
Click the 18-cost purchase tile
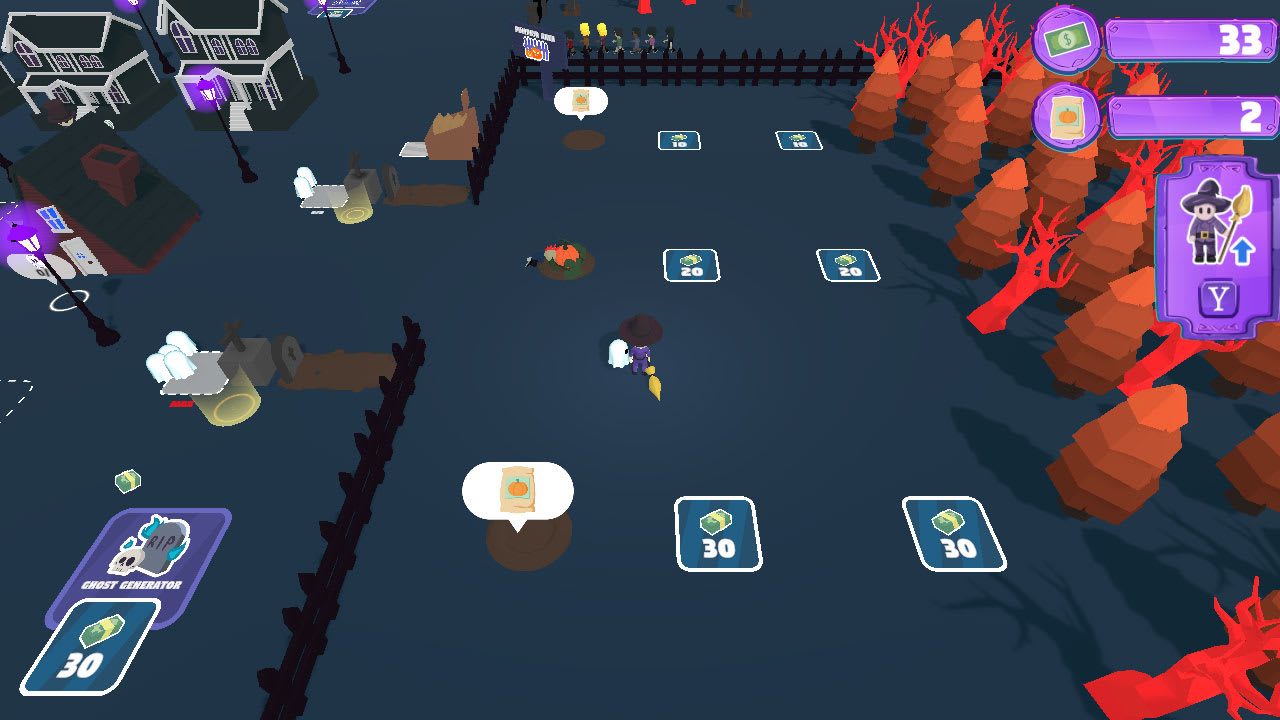799,140
